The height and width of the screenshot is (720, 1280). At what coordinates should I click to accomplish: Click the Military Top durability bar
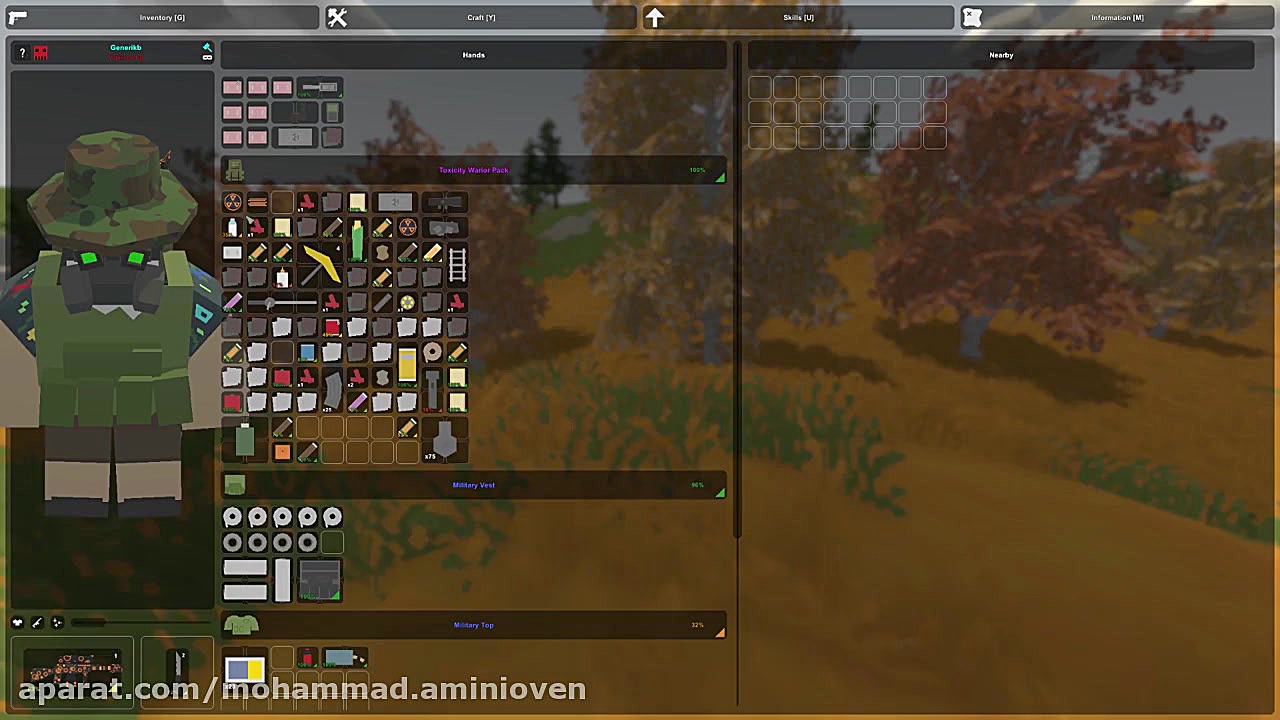tap(697, 625)
